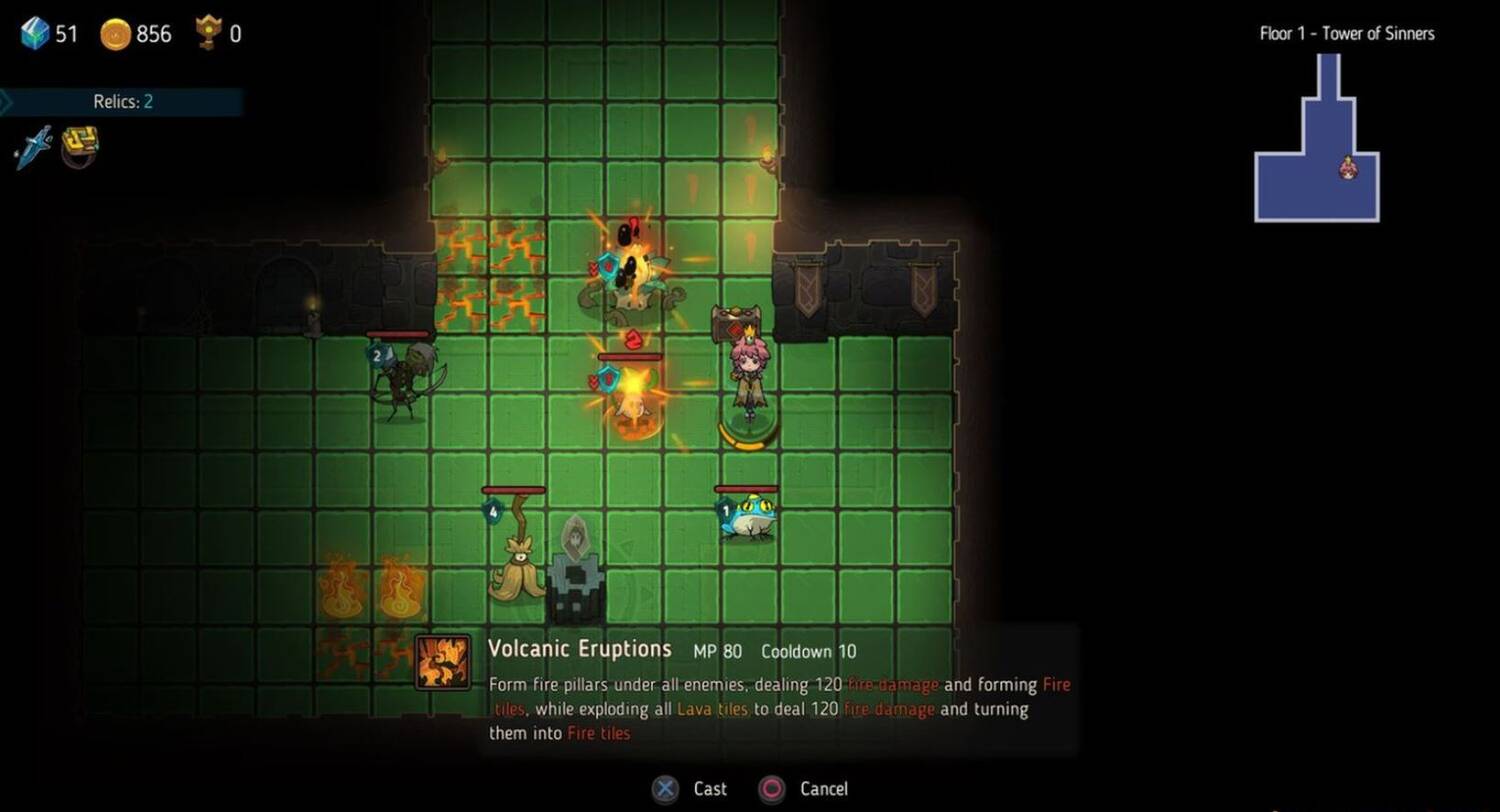Click the Volcanic Eruptions spell icon

coord(443,662)
